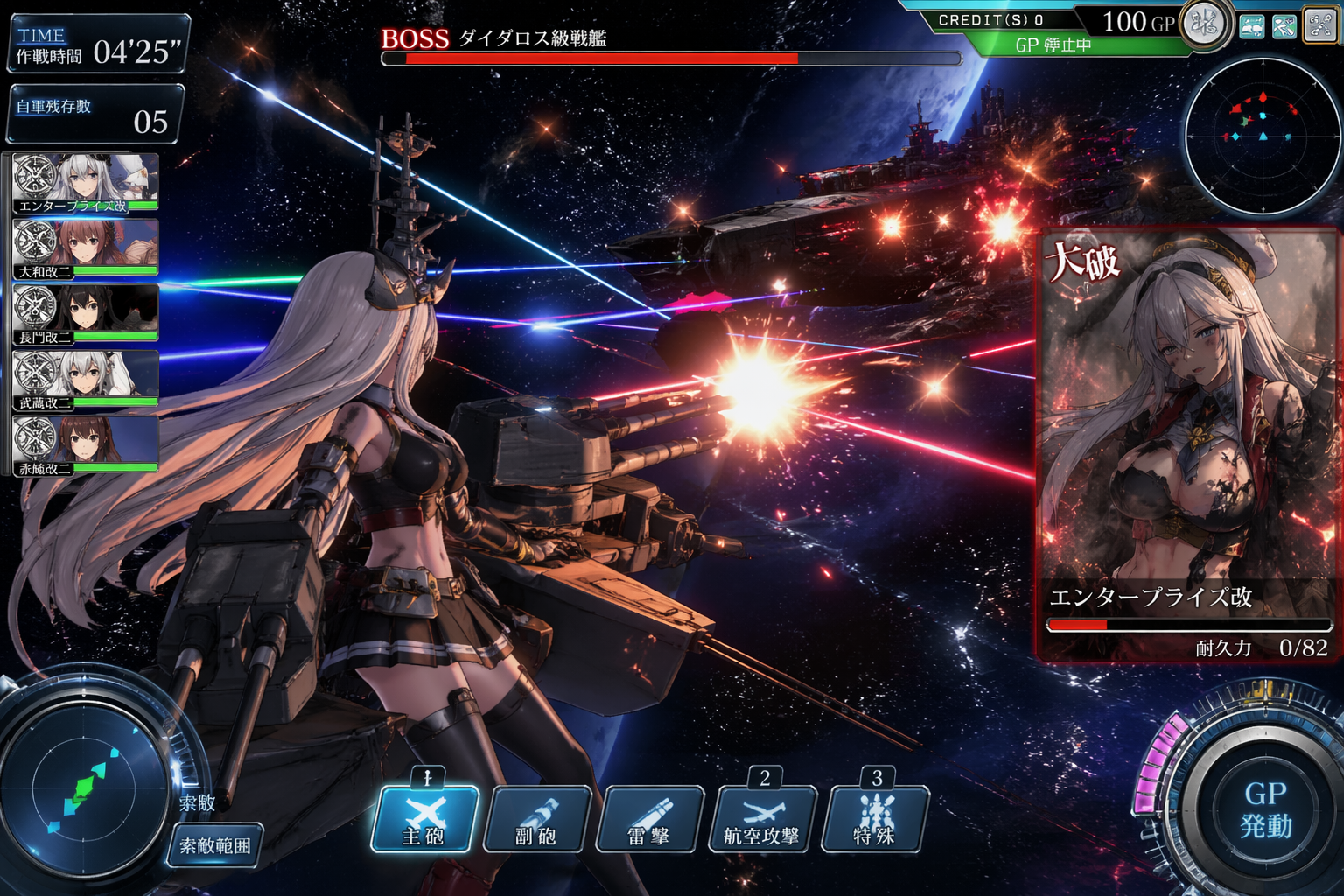
Task: Toggle the 索敵範囲 search range button
Action: coord(215,845)
